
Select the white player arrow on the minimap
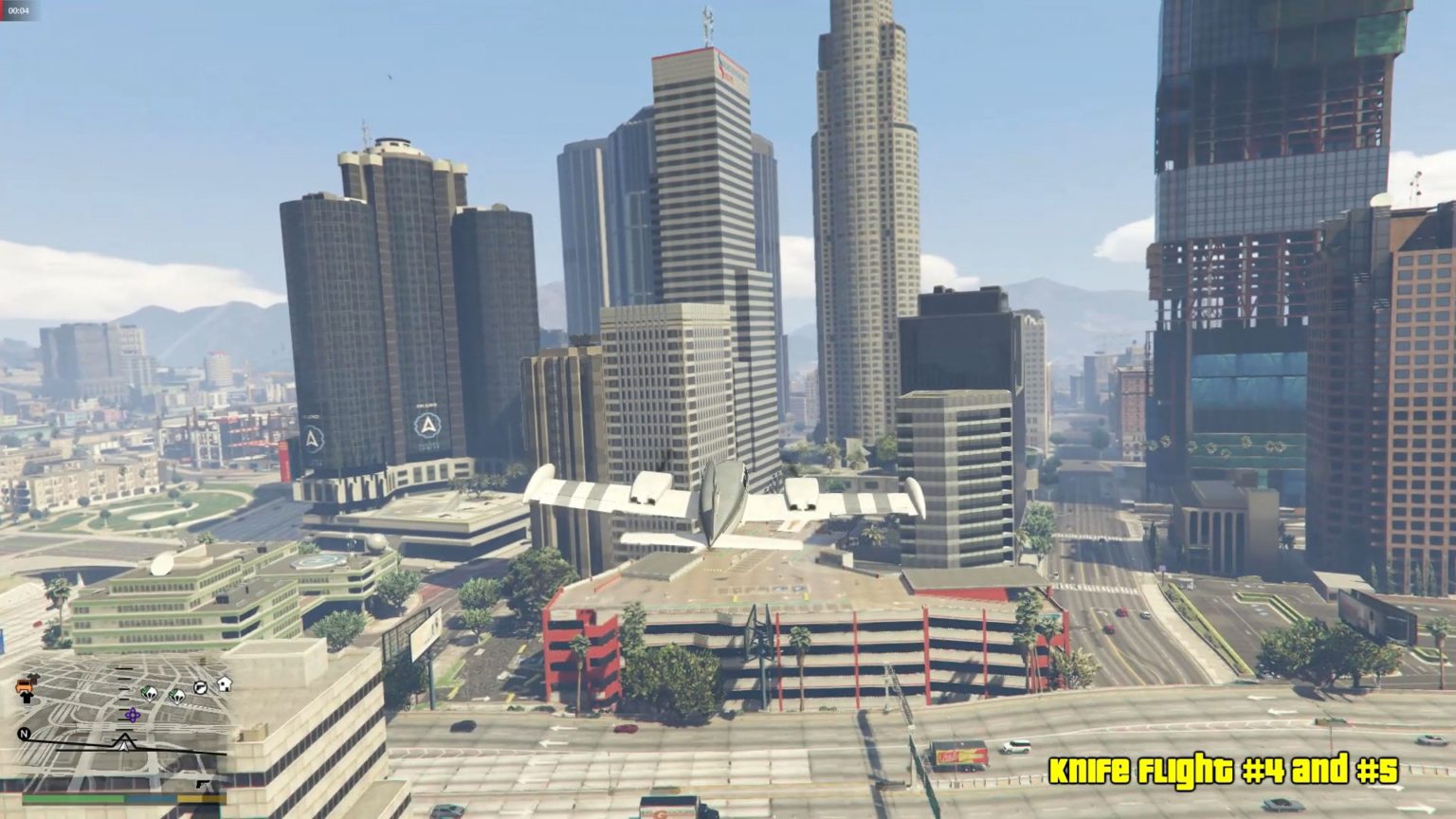[123, 744]
